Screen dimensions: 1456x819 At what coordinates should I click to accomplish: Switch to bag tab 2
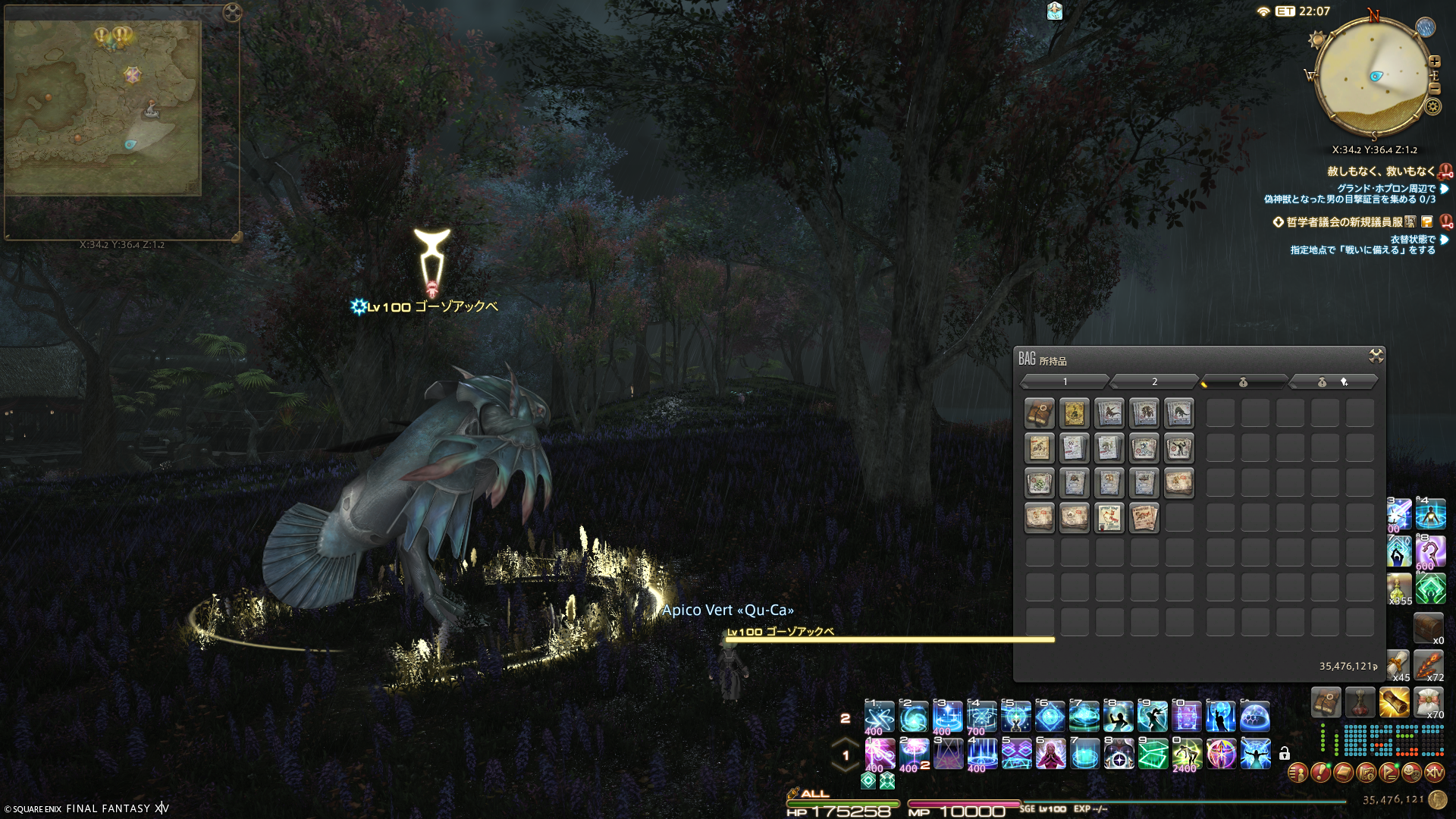(1154, 381)
